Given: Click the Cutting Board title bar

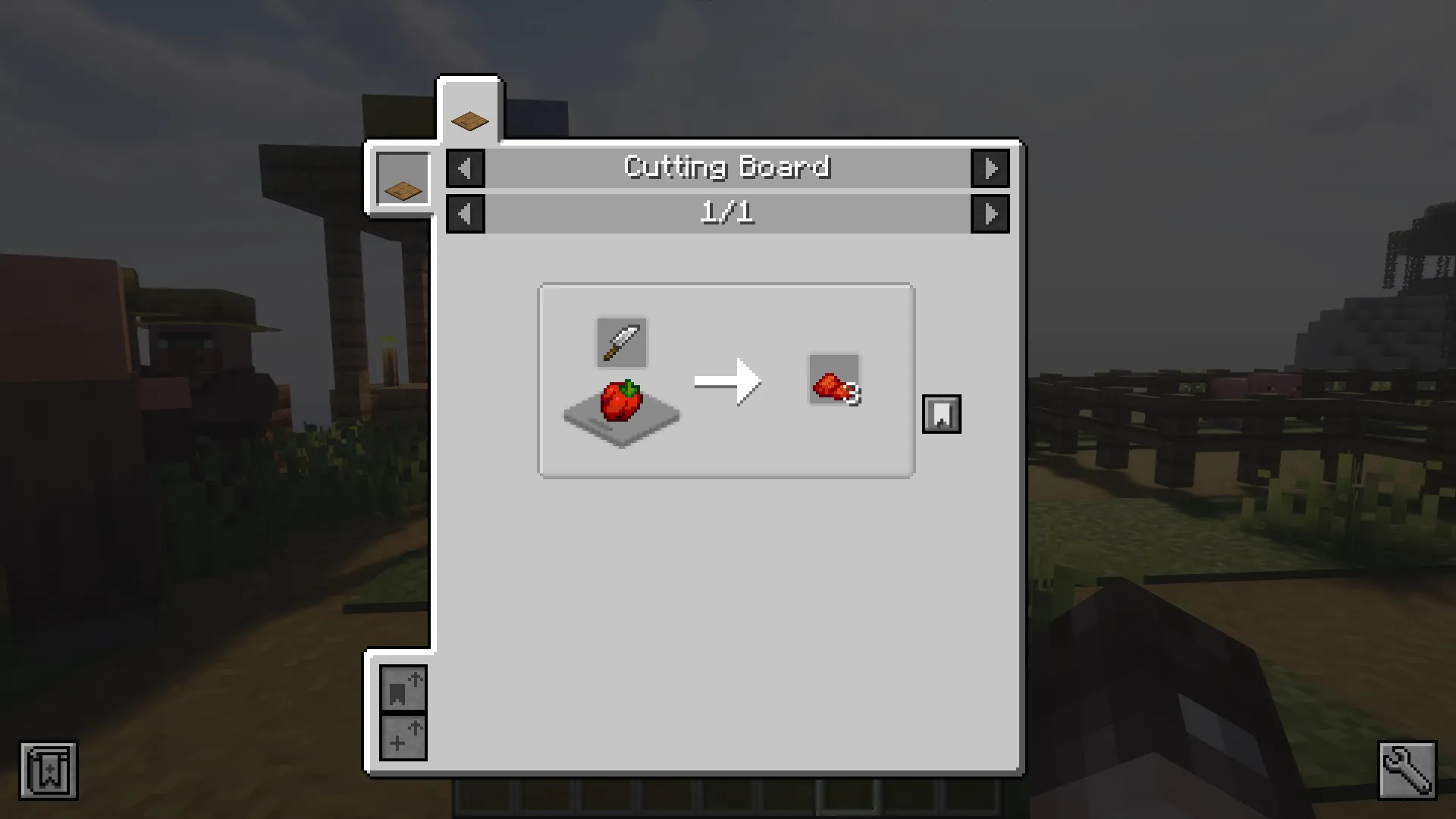Looking at the screenshot, I should 727,167.
